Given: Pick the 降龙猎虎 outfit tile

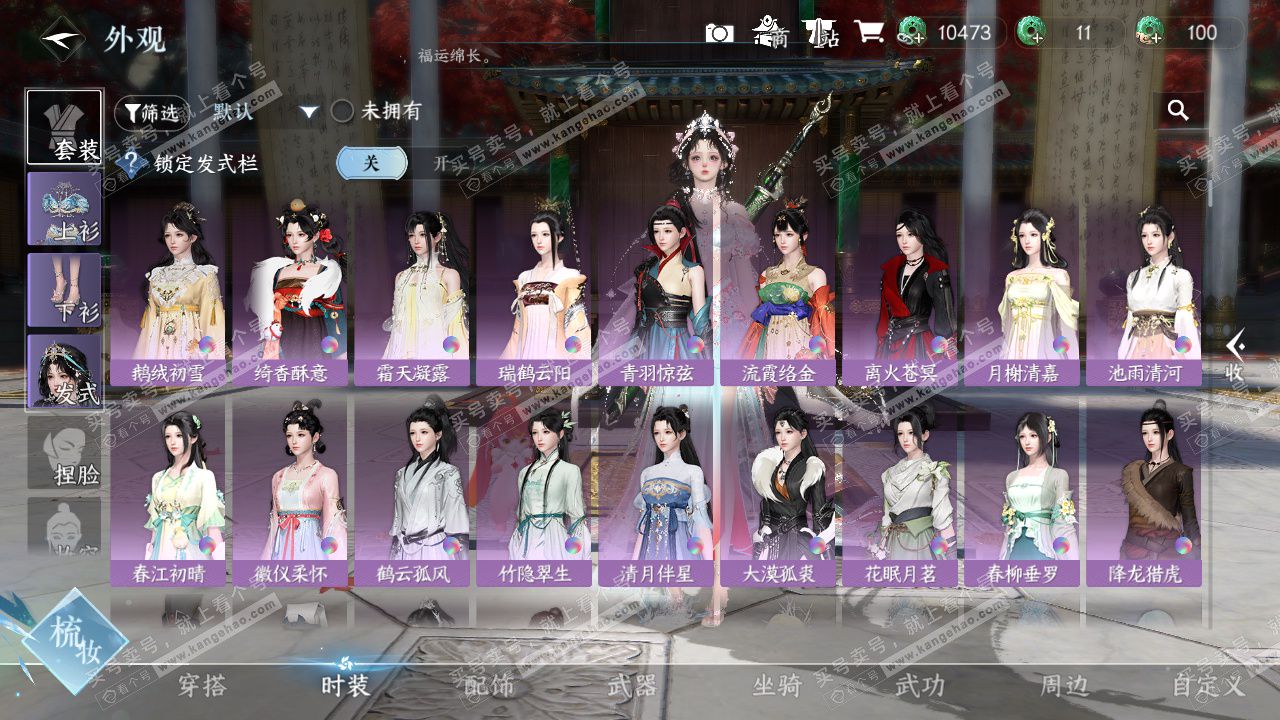Looking at the screenshot, I should pos(1143,494).
